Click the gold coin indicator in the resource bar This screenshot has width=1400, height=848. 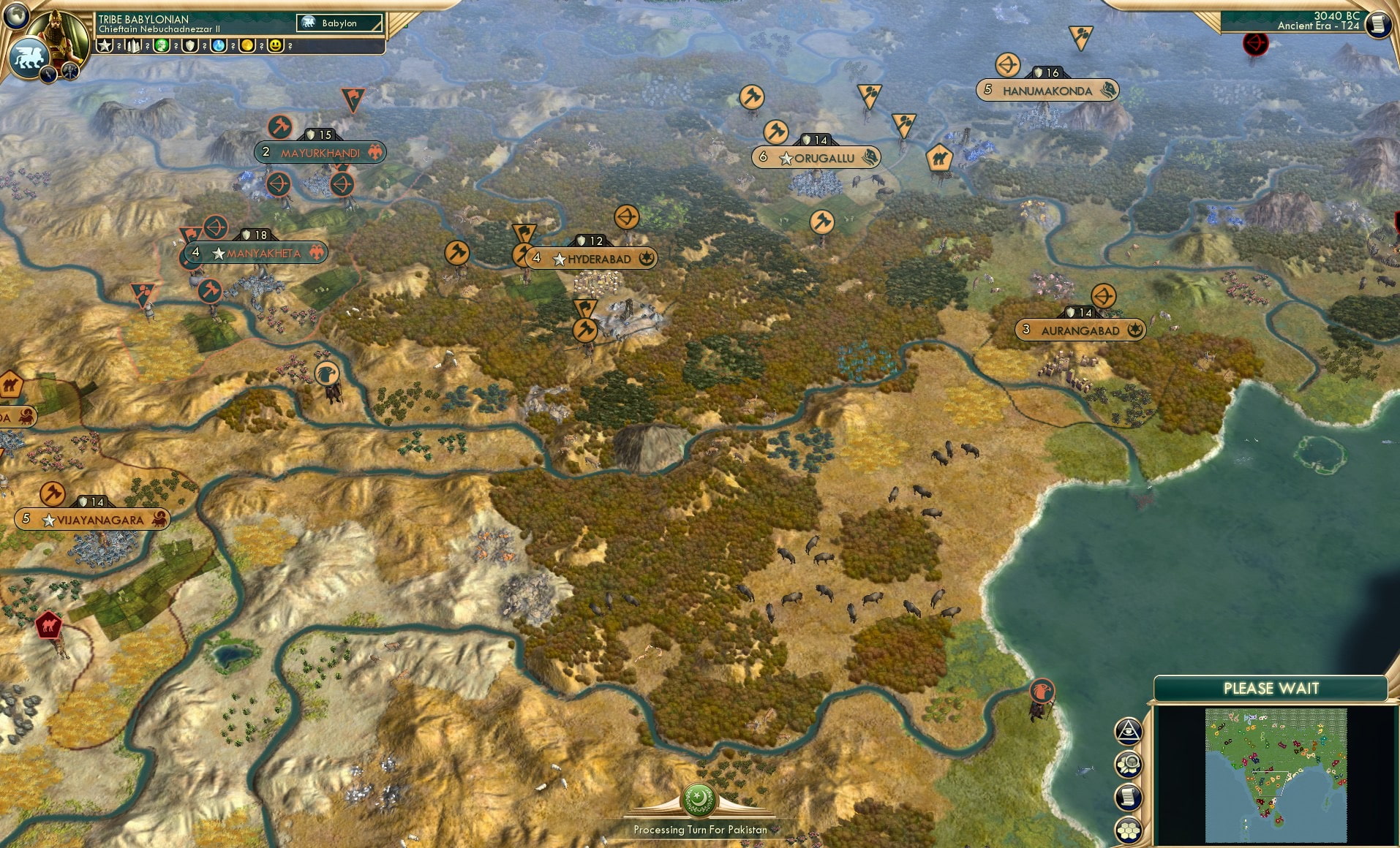click(x=247, y=45)
